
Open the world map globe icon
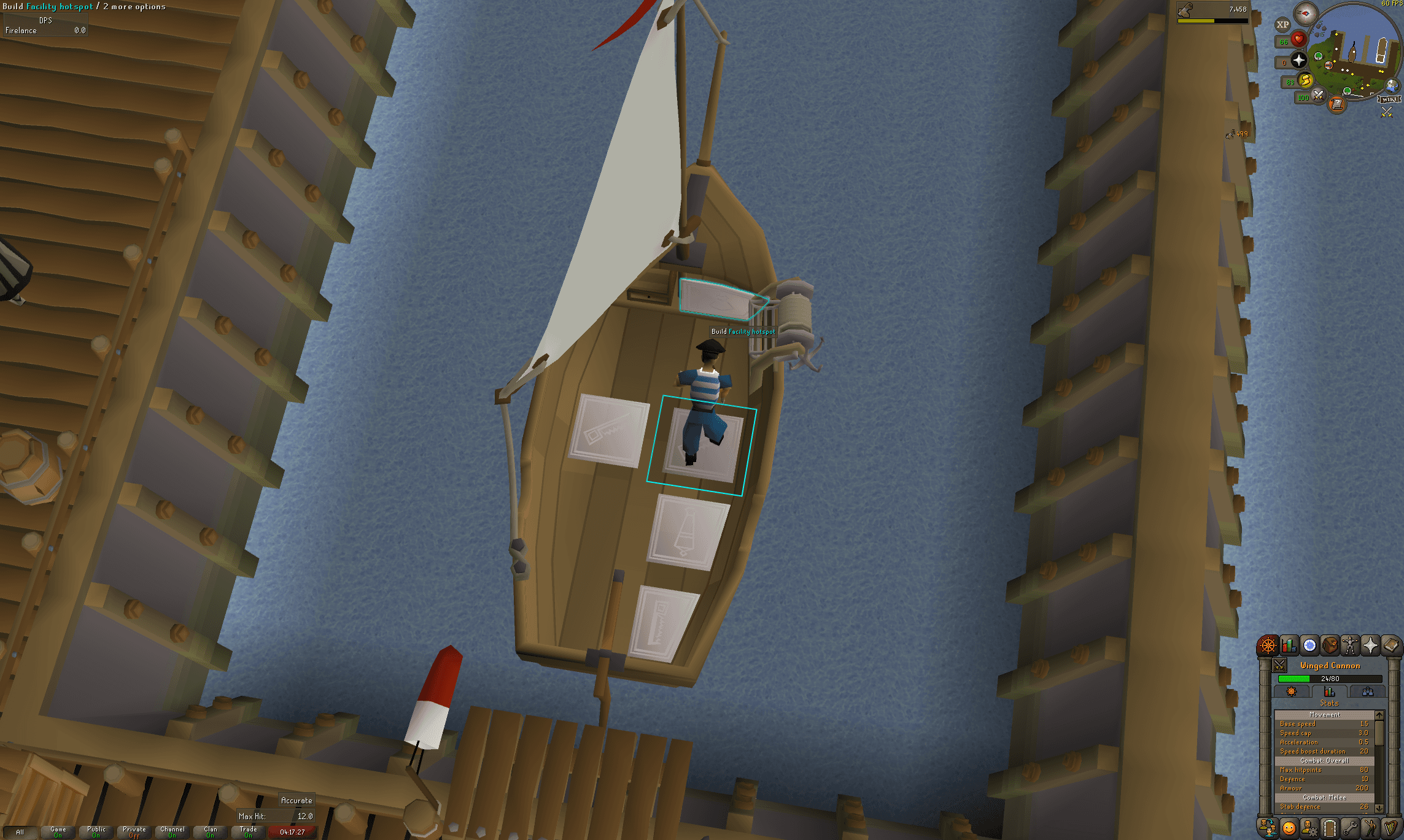click(x=1391, y=86)
